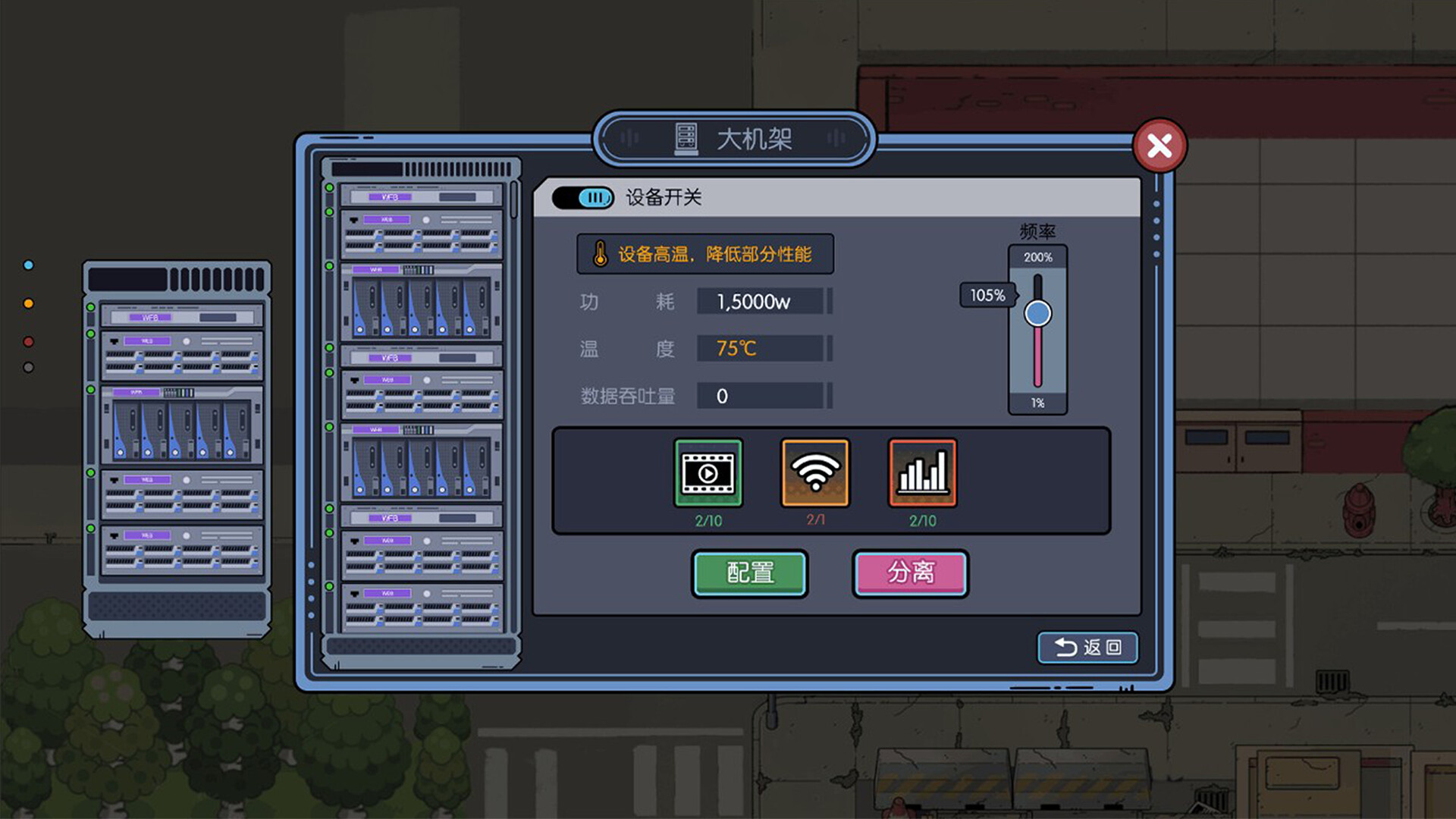Click the orange dot indicator on the left edge

(x=29, y=303)
